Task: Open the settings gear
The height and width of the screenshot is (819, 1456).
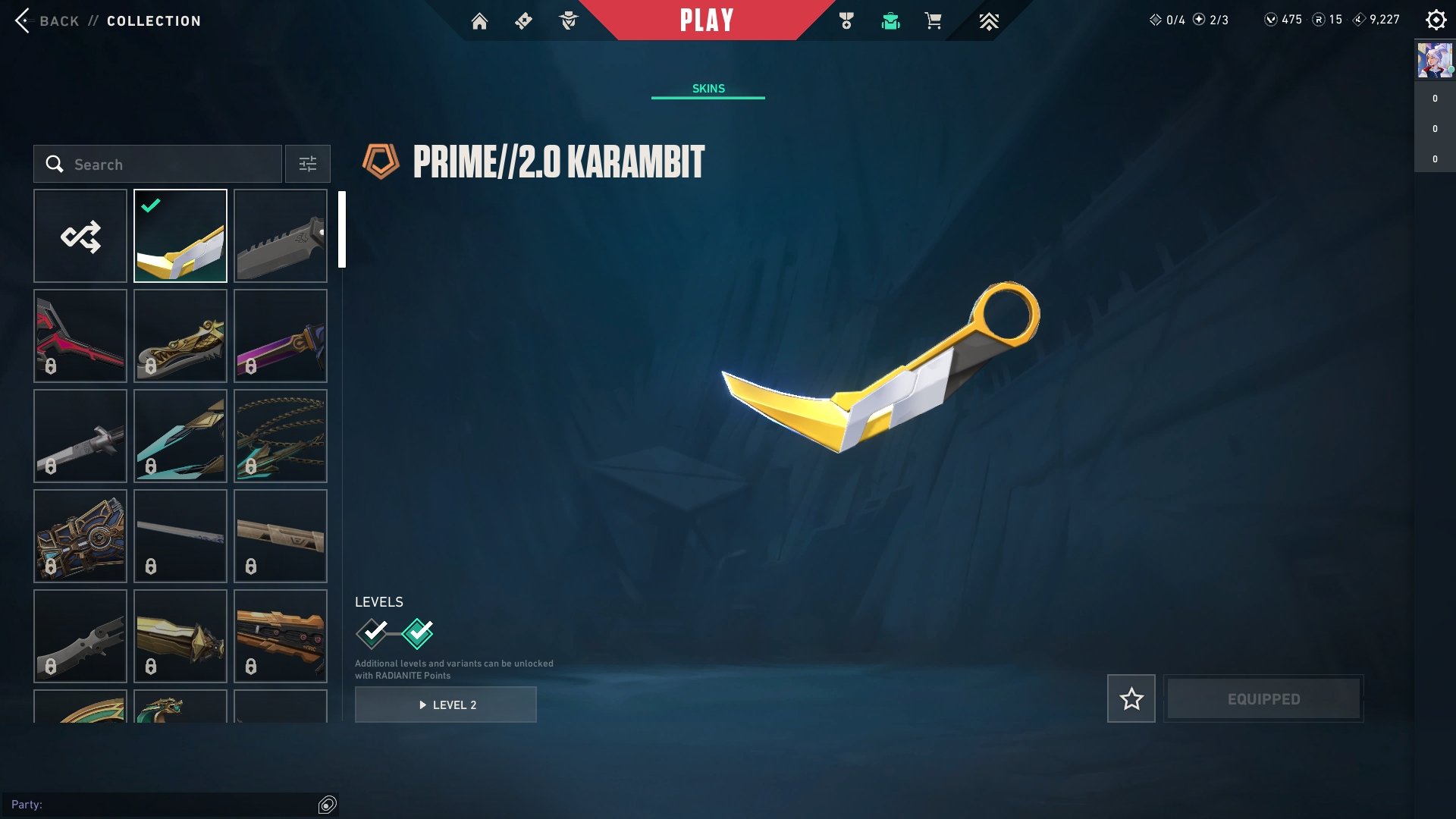Action: click(1436, 20)
